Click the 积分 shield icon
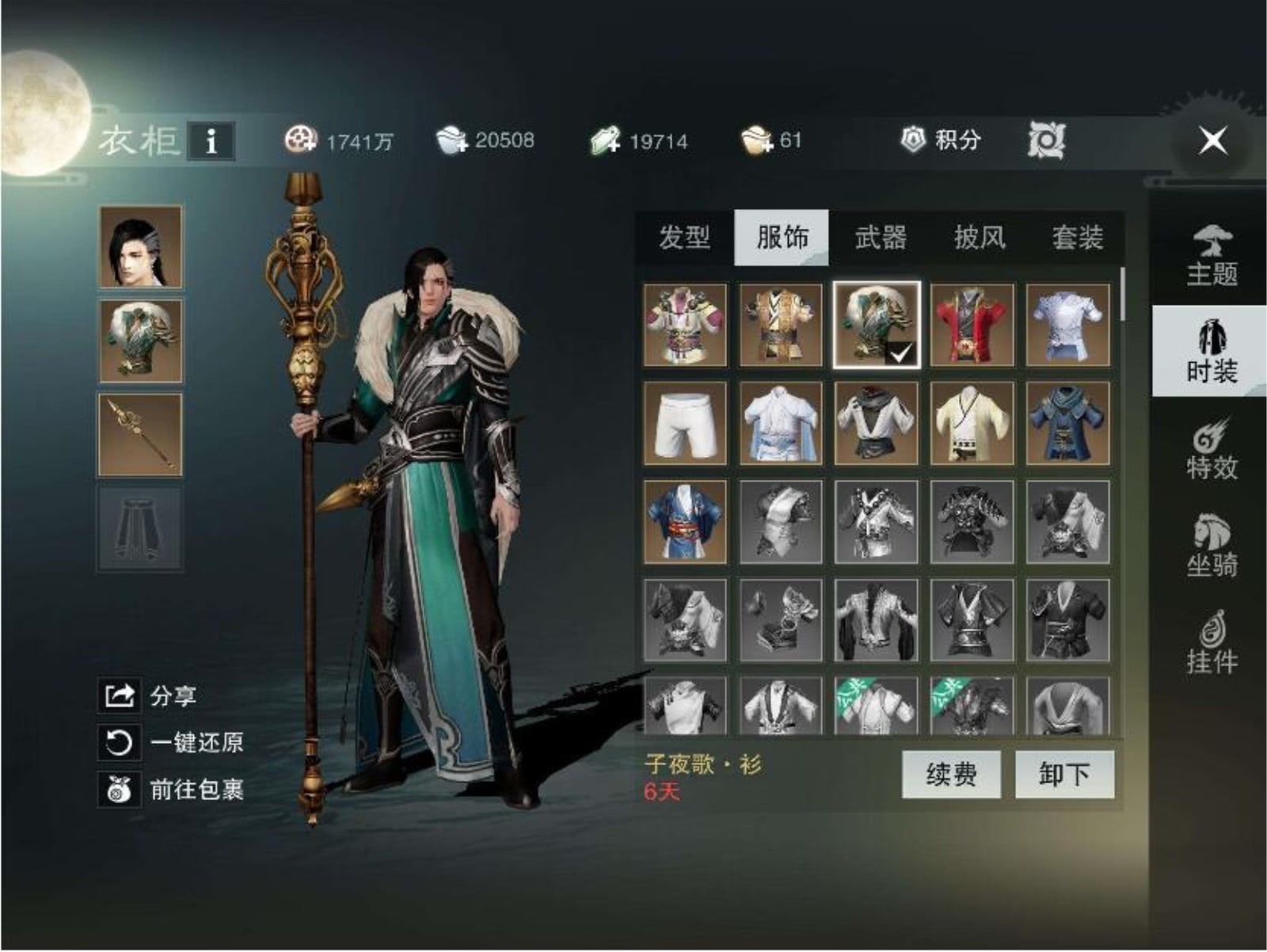Screen dimensions: 1267x952 (x=916, y=140)
